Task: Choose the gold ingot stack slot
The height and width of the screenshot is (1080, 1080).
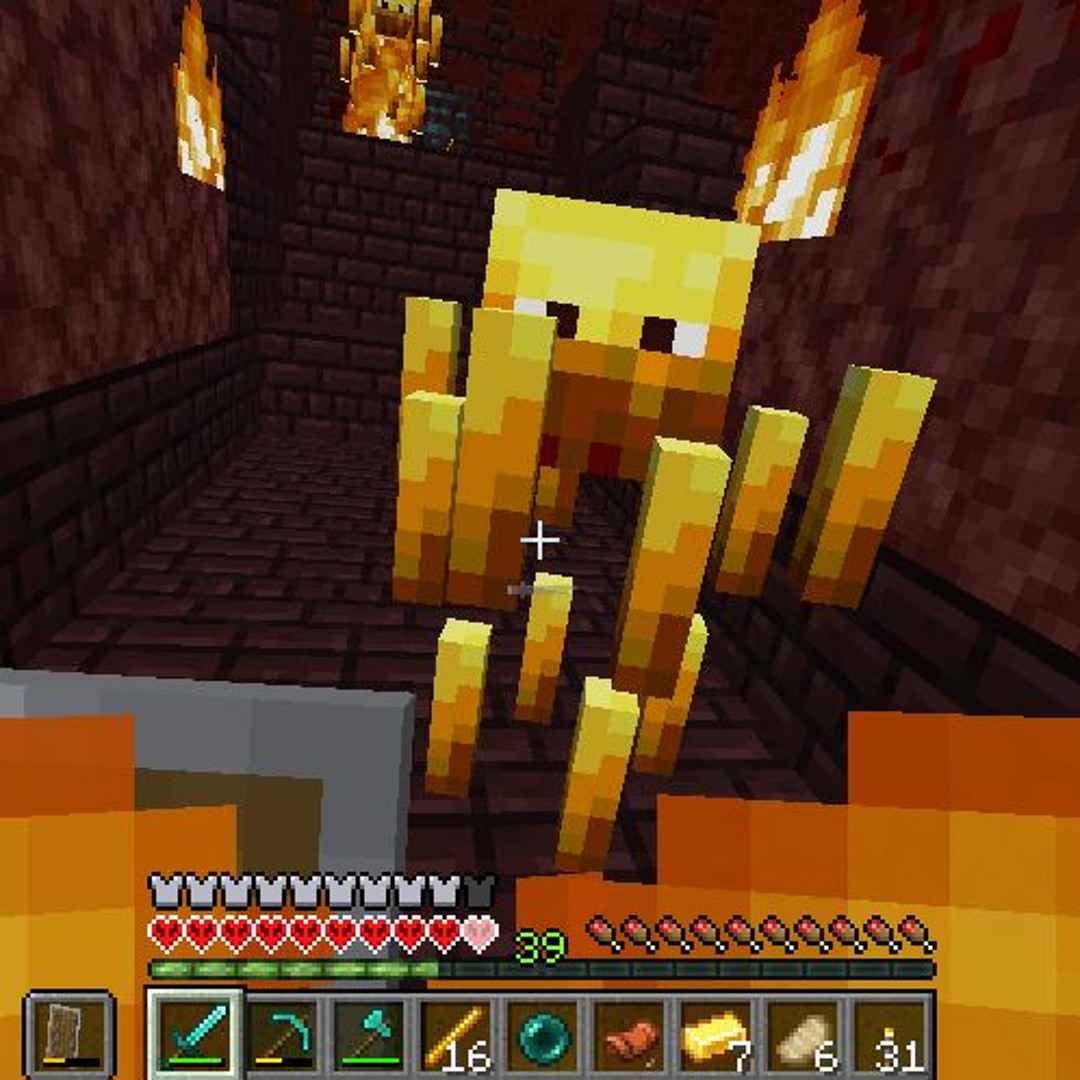Action: click(715, 1035)
